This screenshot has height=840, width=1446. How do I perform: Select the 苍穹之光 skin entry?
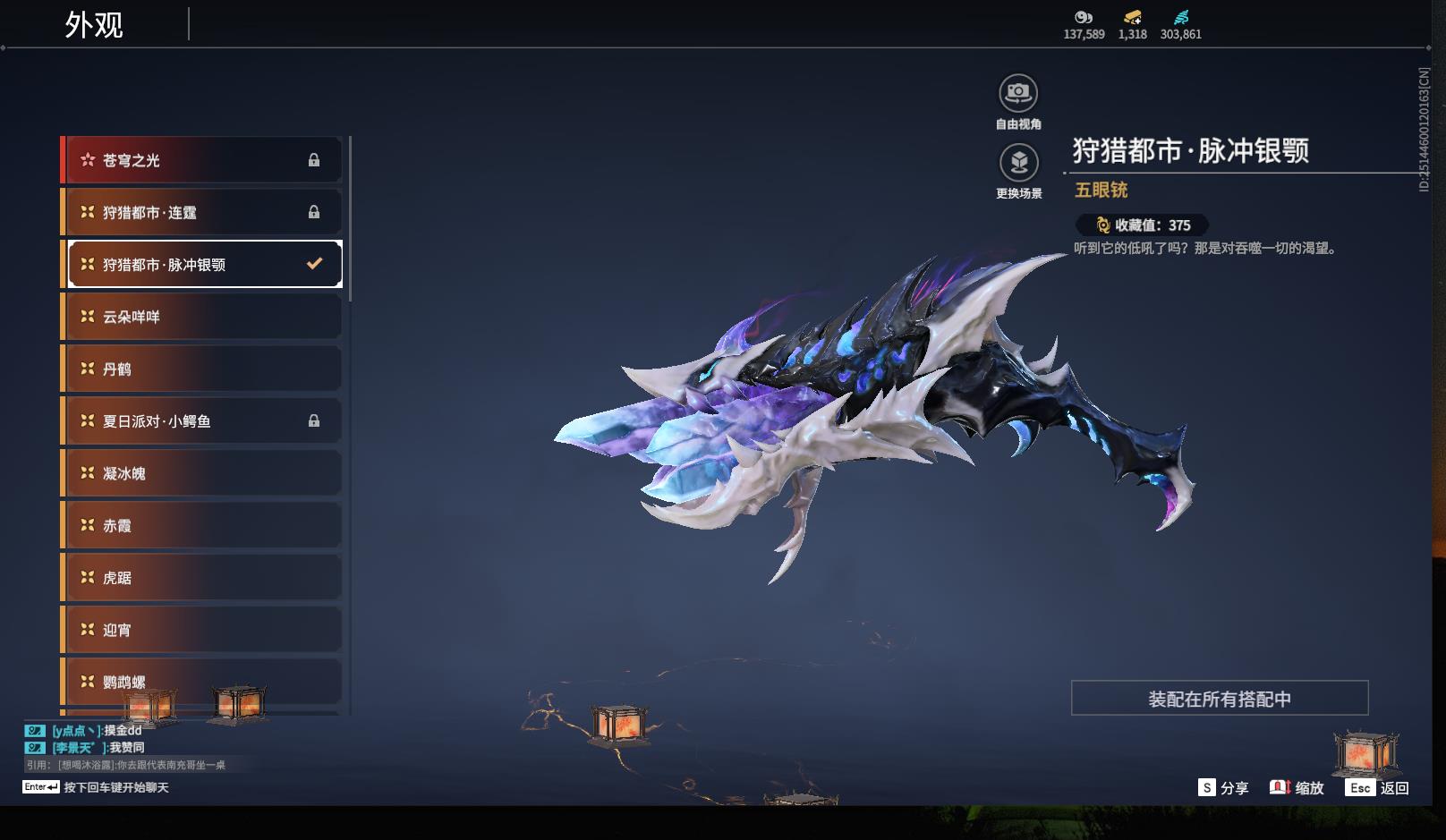(203, 160)
